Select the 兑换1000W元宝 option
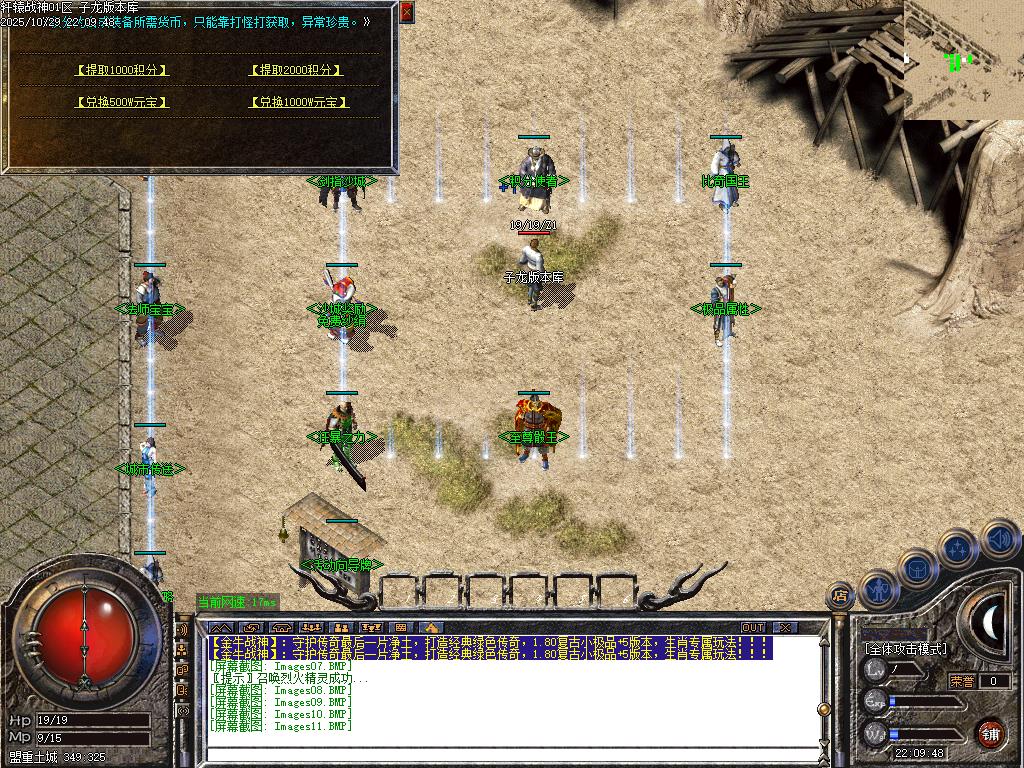The image size is (1024, 768). pos(299,102)
